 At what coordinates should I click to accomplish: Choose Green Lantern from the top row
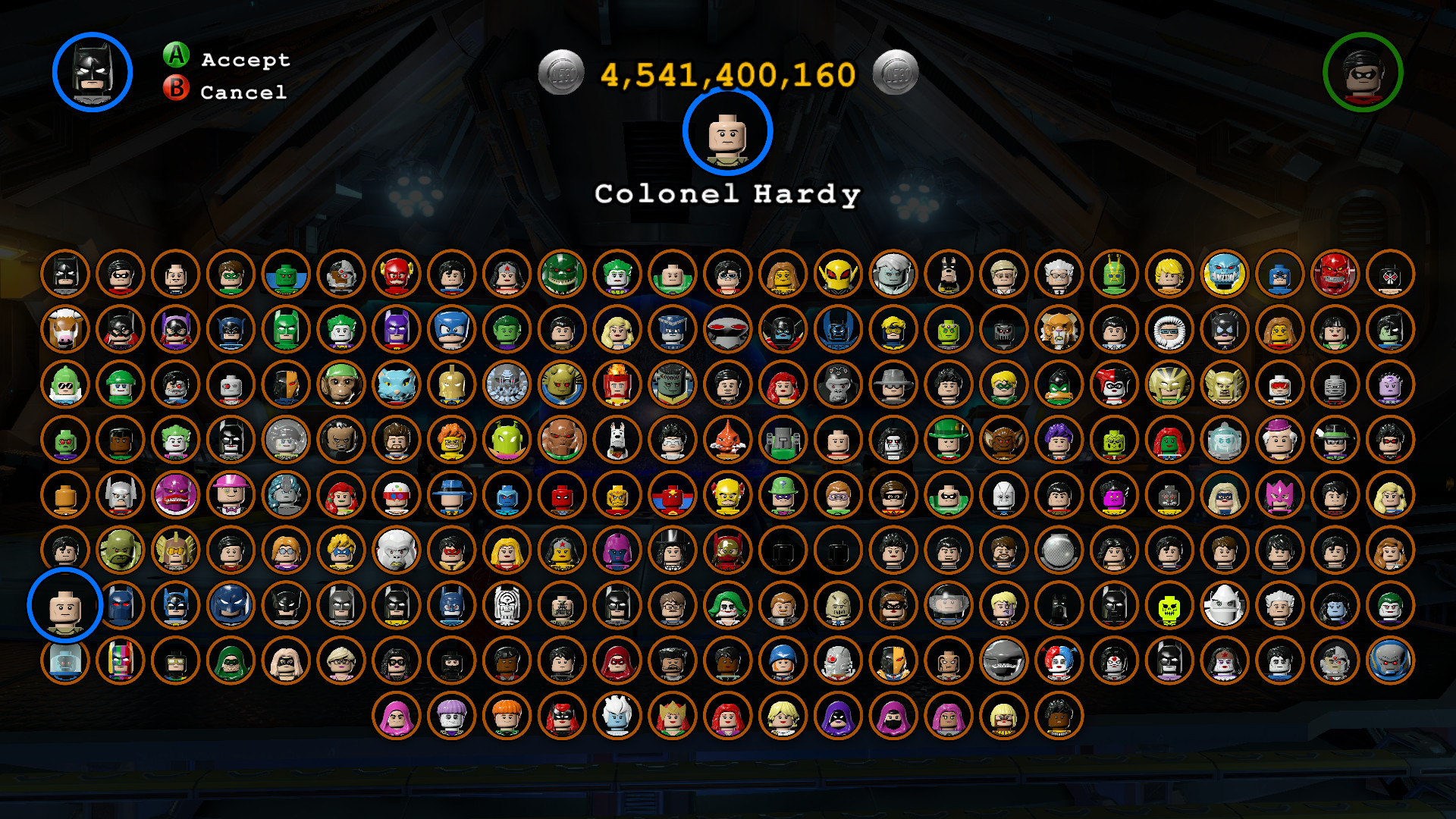[x=233, y=275]
